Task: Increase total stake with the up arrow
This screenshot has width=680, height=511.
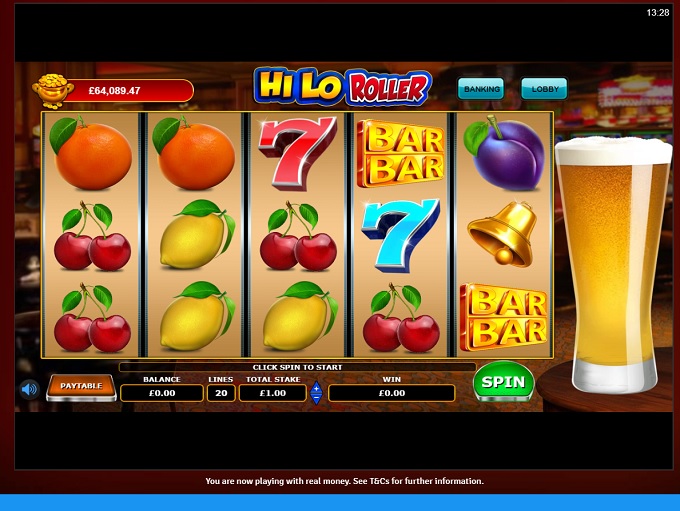Action: coord(317,387)
